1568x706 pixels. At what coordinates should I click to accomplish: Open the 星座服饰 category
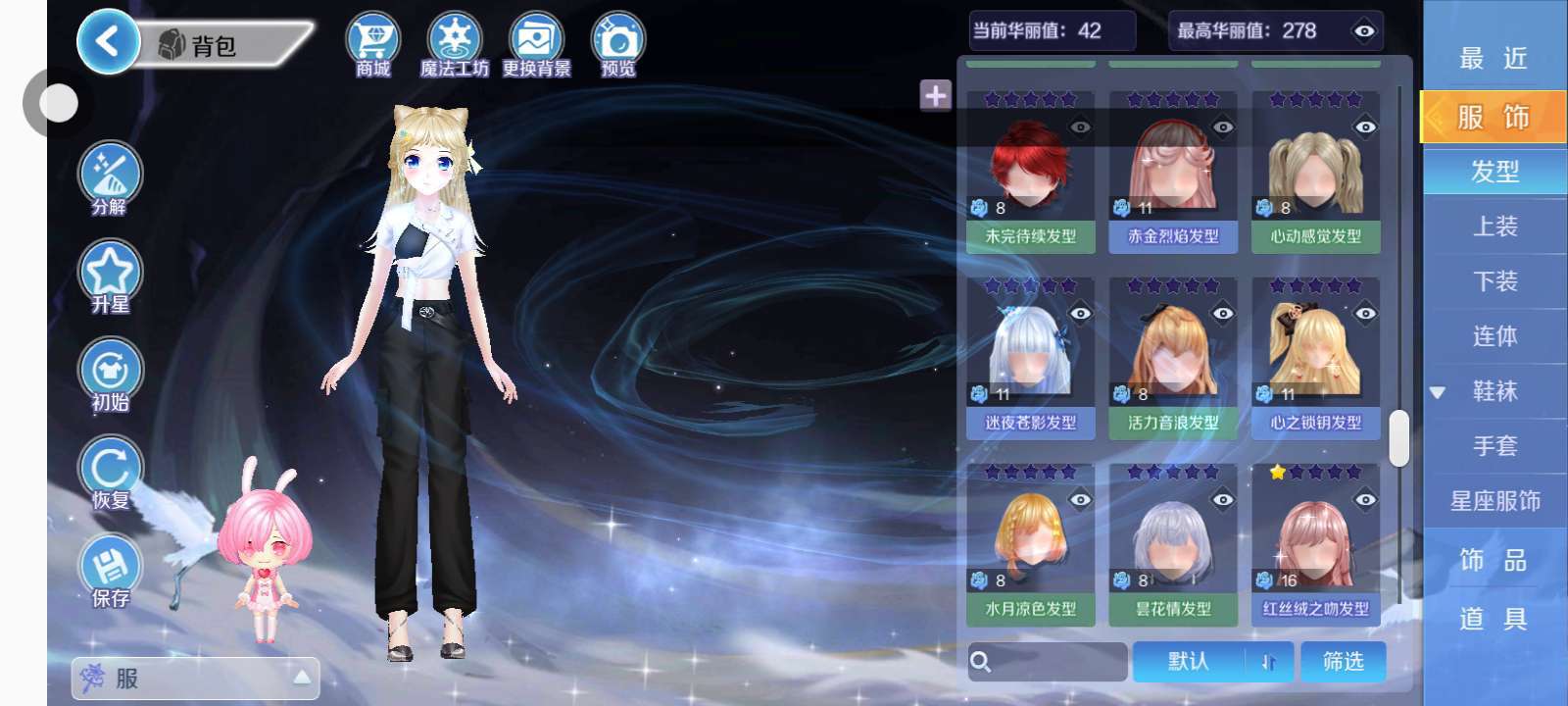pyautogui.click(x=1494, y=501)
